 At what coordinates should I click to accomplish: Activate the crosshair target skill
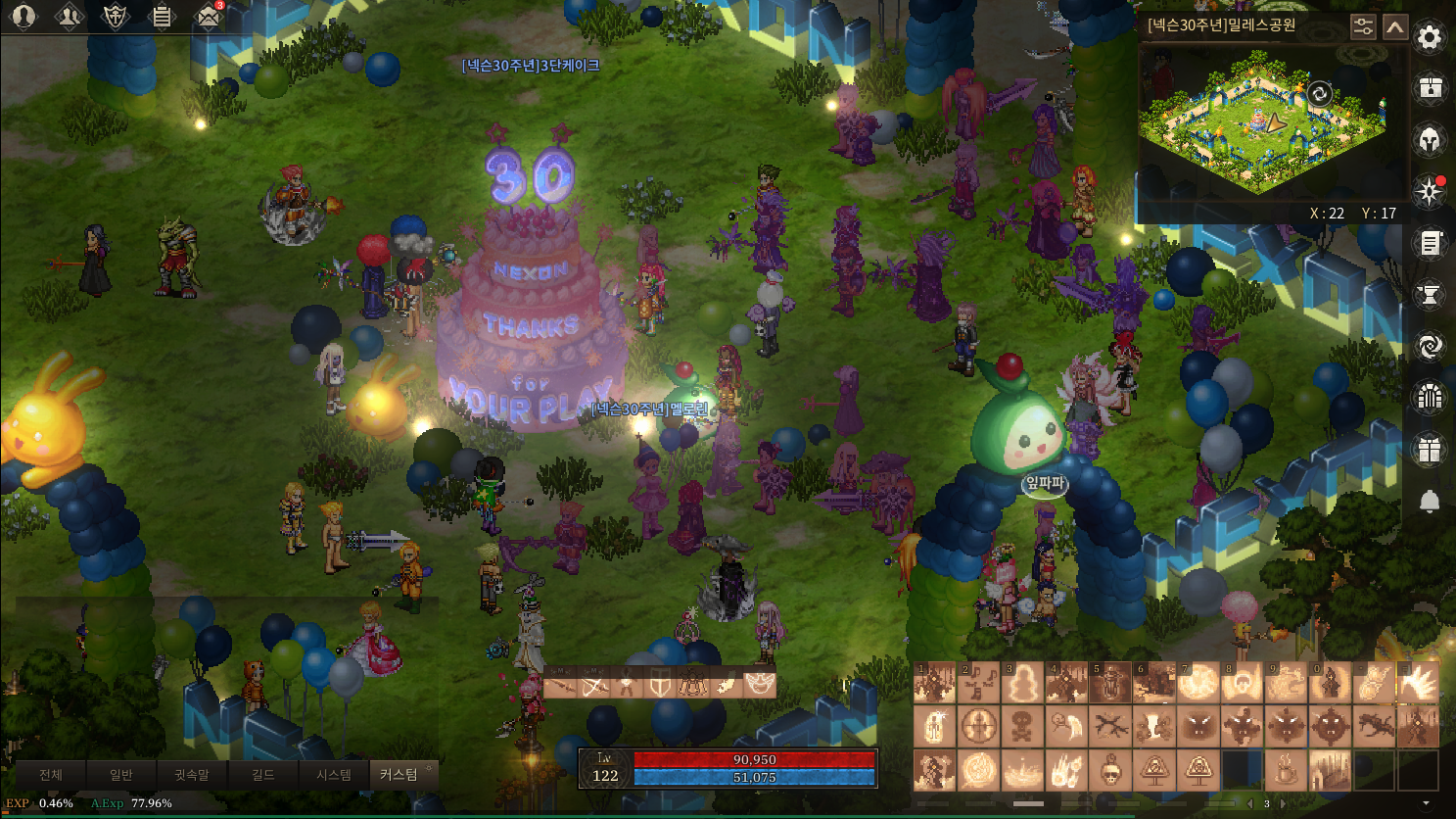(978, 728)
